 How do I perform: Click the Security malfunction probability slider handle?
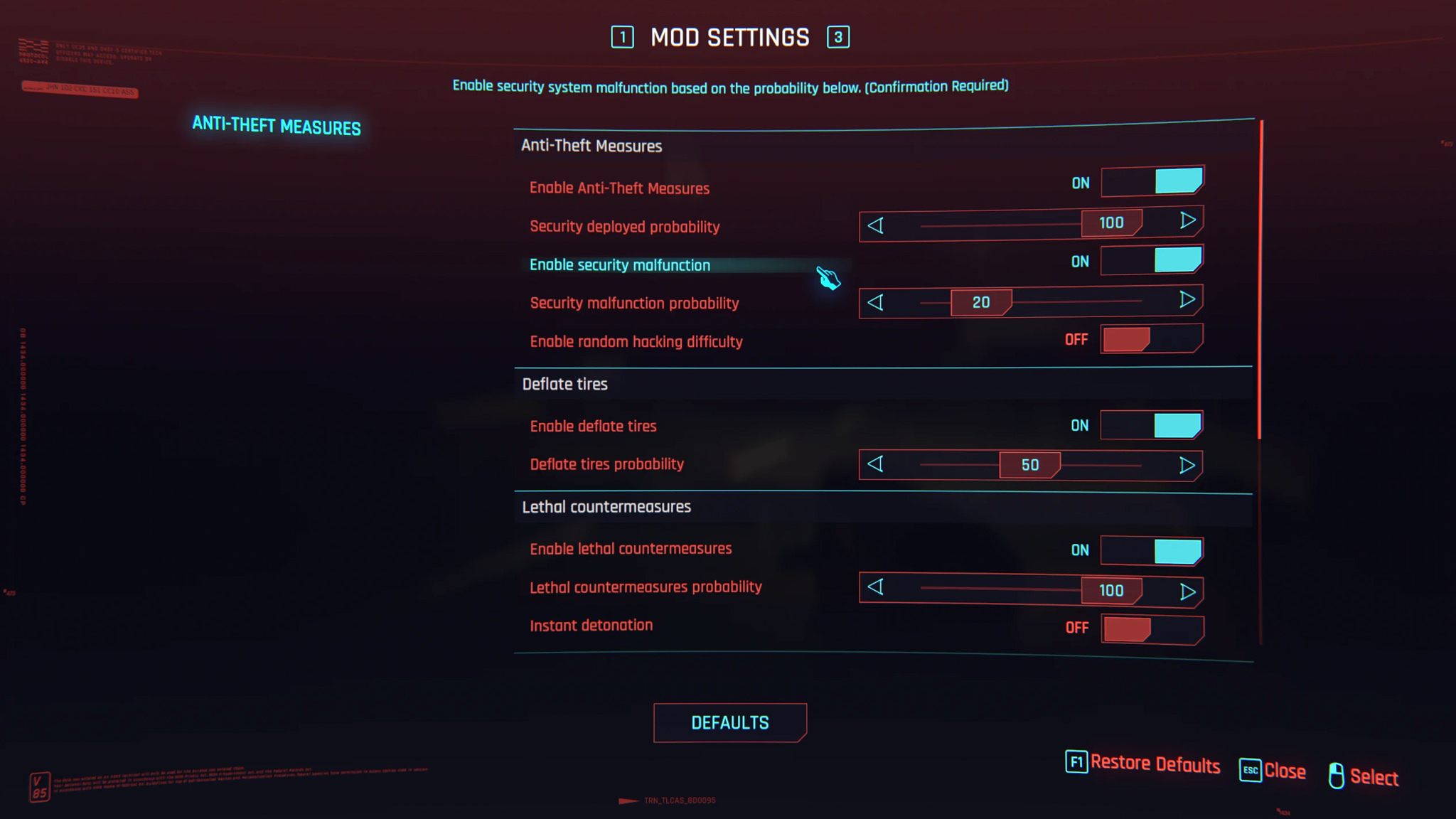coord(981,303)
